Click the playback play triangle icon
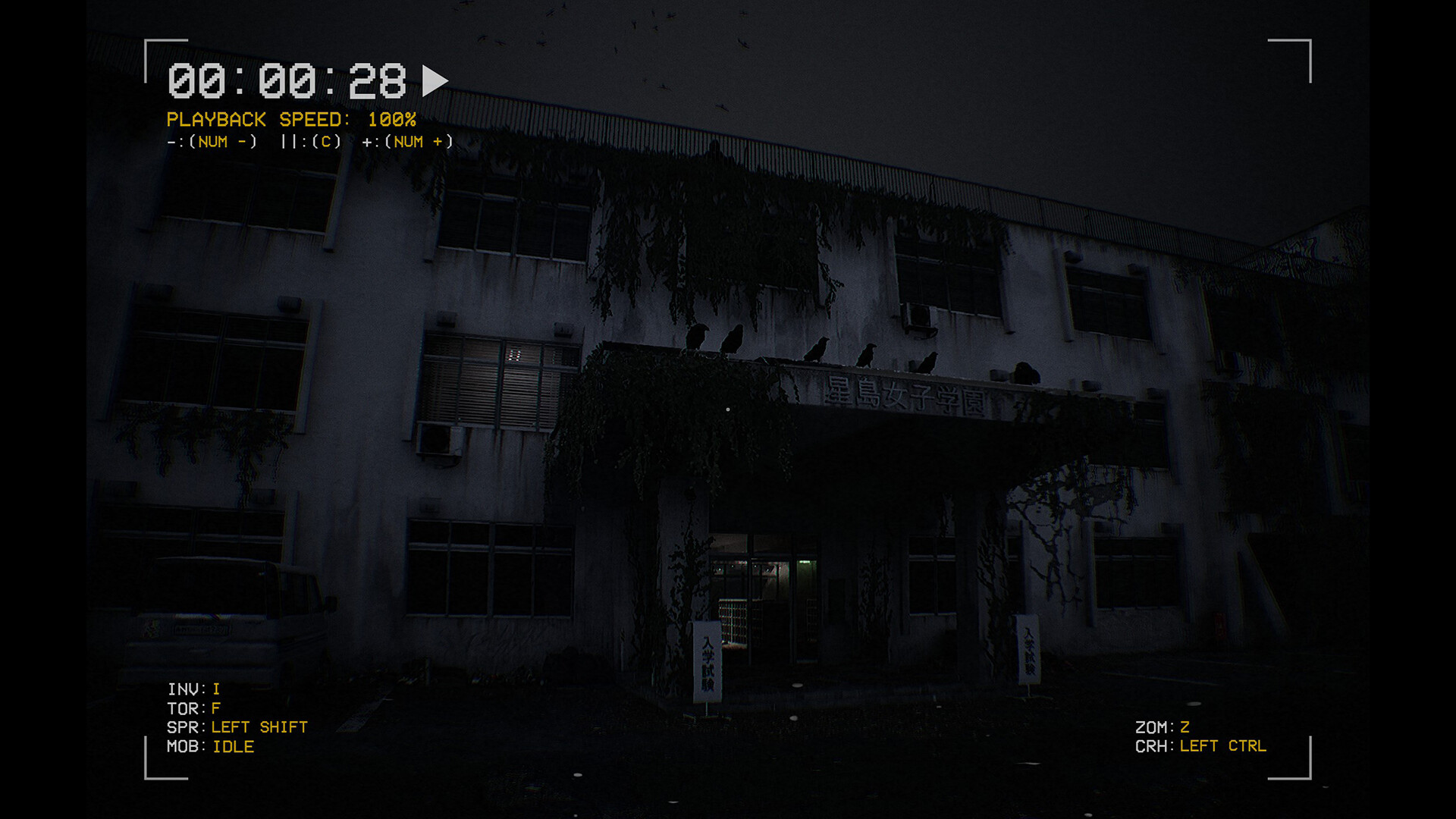 pyautogui.click(x=435, y=79)
